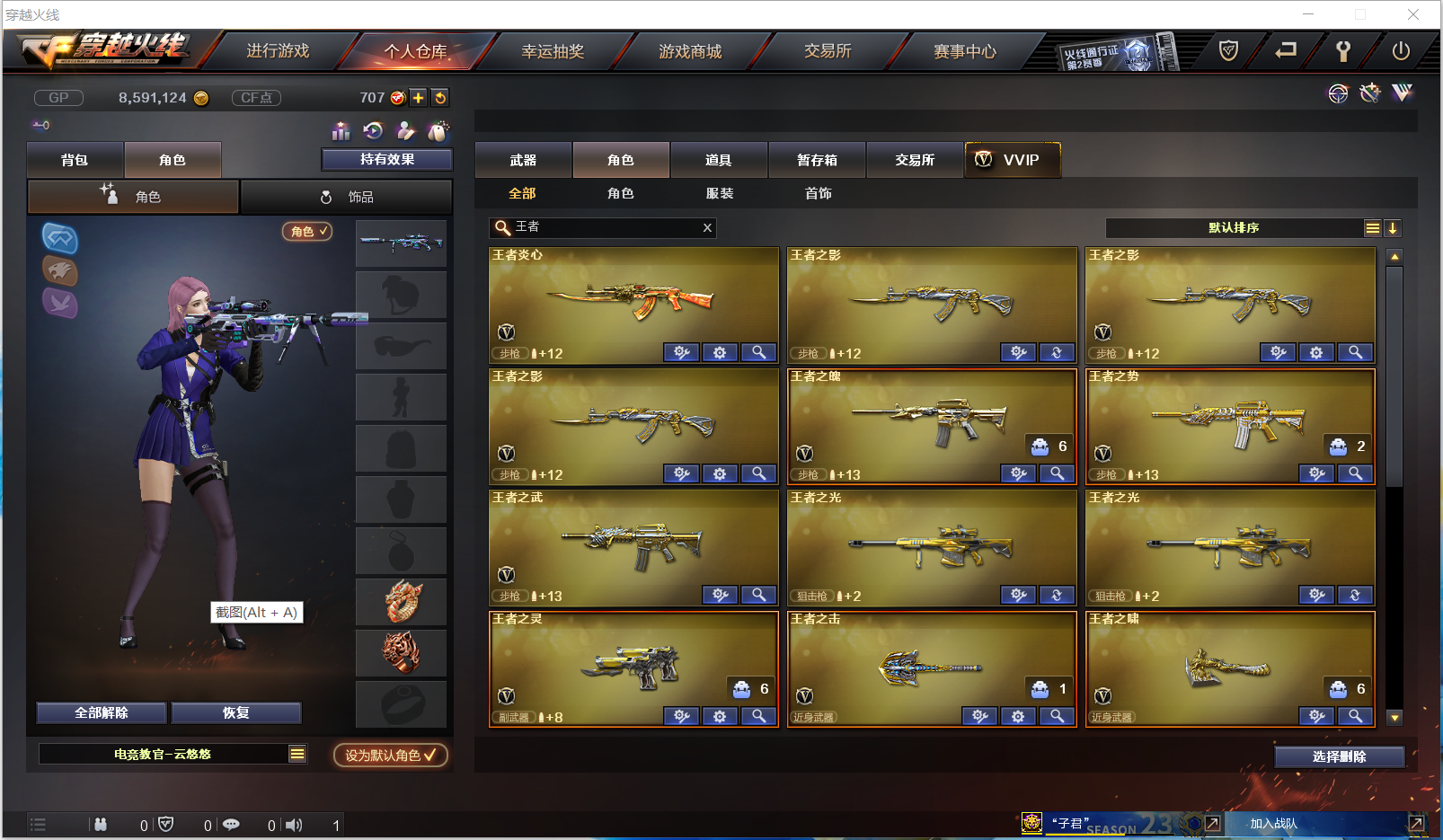Click the 选择删除 button at bottom right
The width and height of the screenshot is (1443, 840).
[x=1340, y=756]
